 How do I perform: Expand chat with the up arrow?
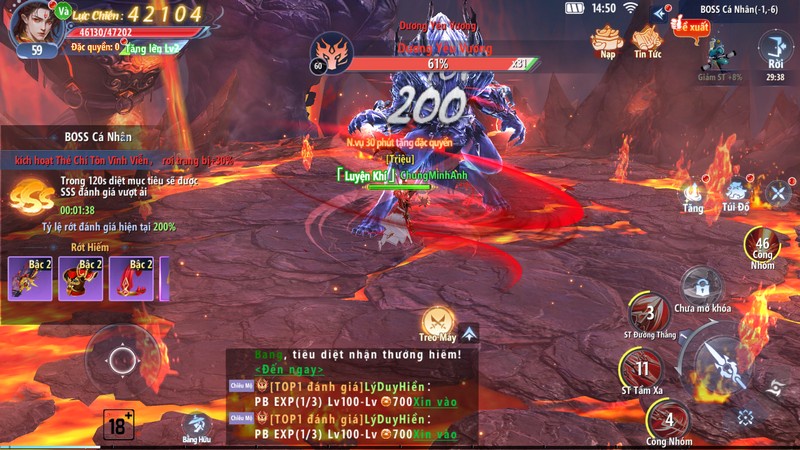(x=469, y=333)
